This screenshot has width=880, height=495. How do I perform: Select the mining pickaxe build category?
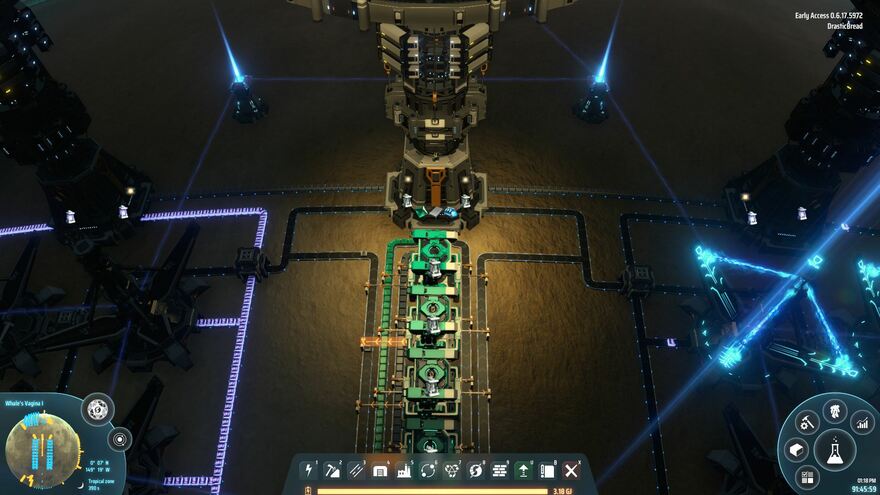coord(333,470)
